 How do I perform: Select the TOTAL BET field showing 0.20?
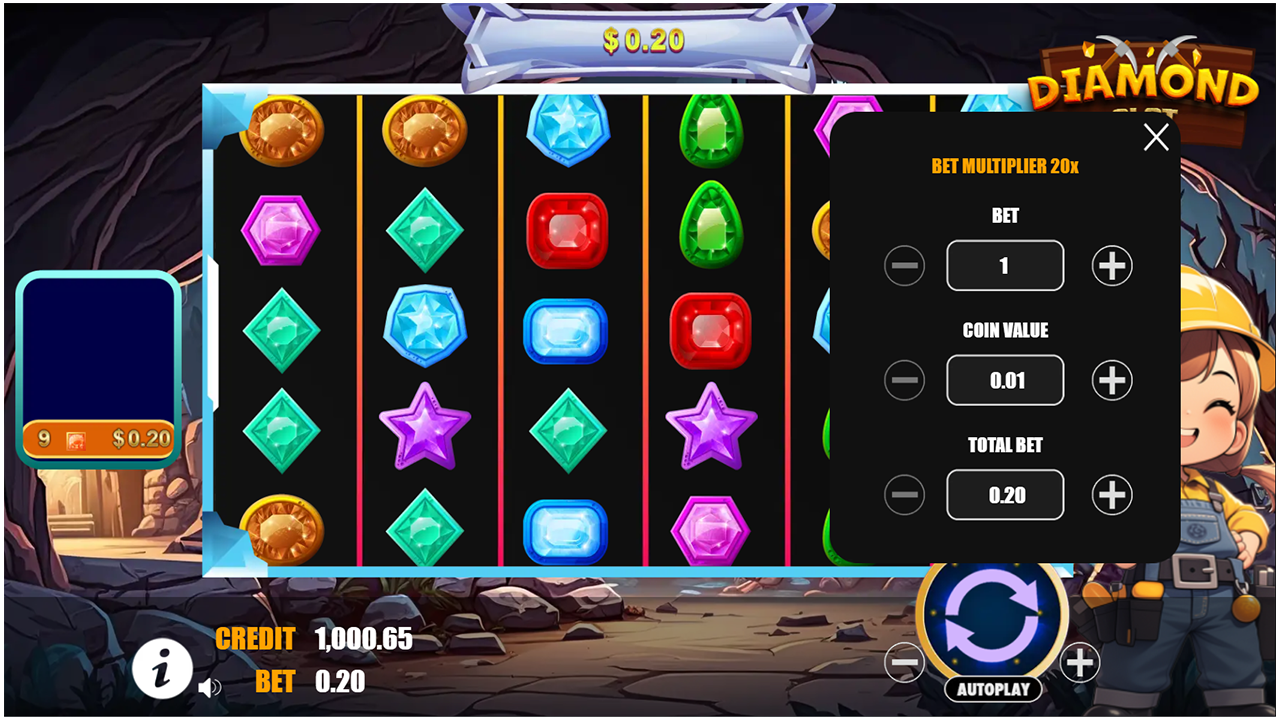(x=1005, y=494)
